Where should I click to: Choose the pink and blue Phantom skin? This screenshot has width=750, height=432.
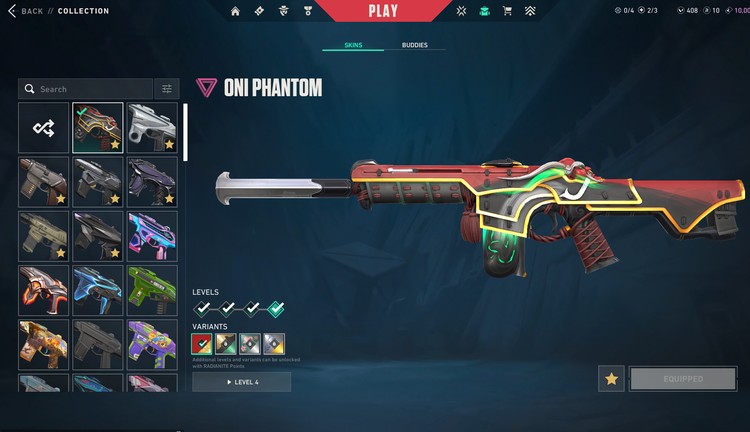pos(152,236)
